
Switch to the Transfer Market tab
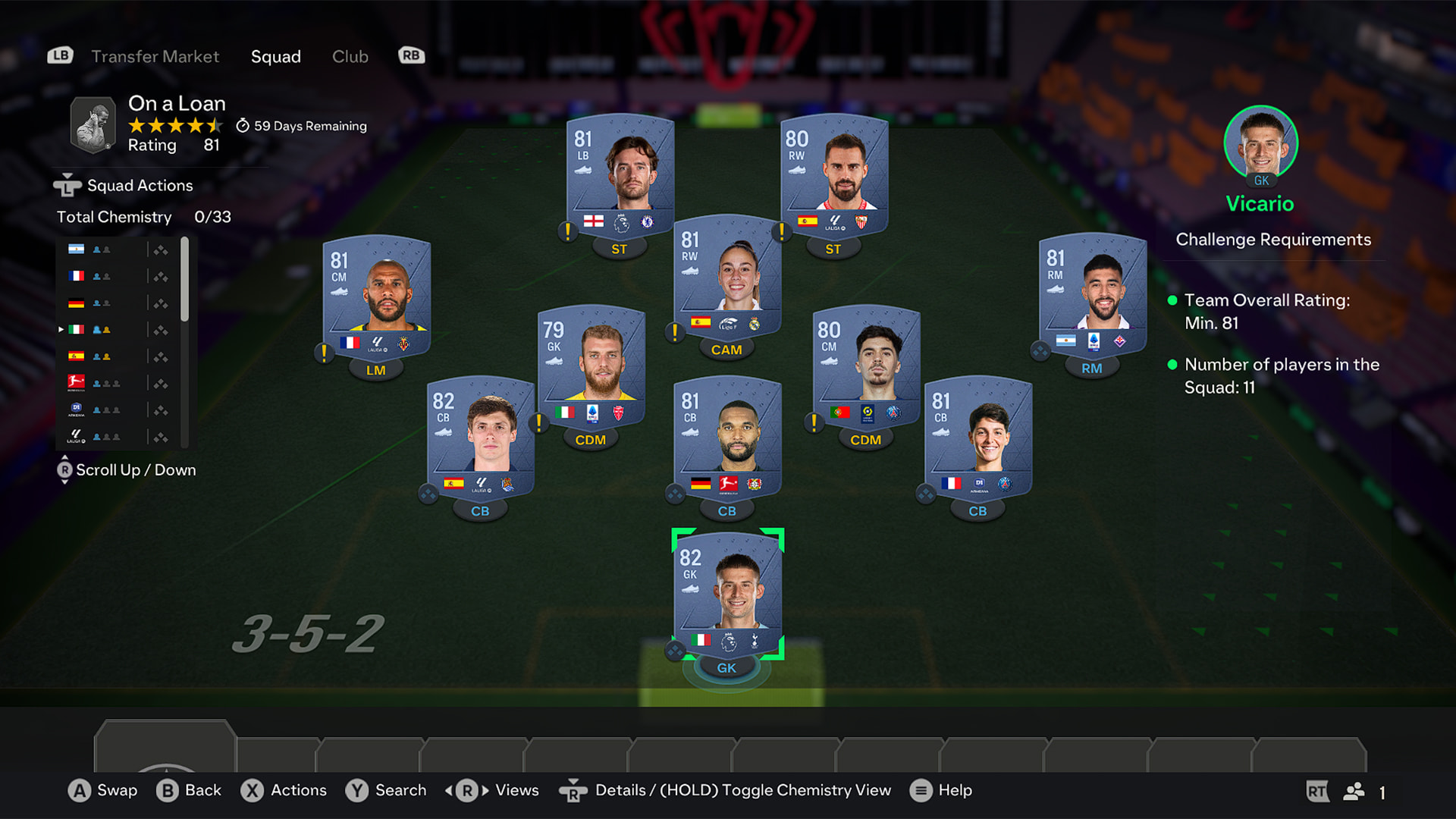point(155,56)
